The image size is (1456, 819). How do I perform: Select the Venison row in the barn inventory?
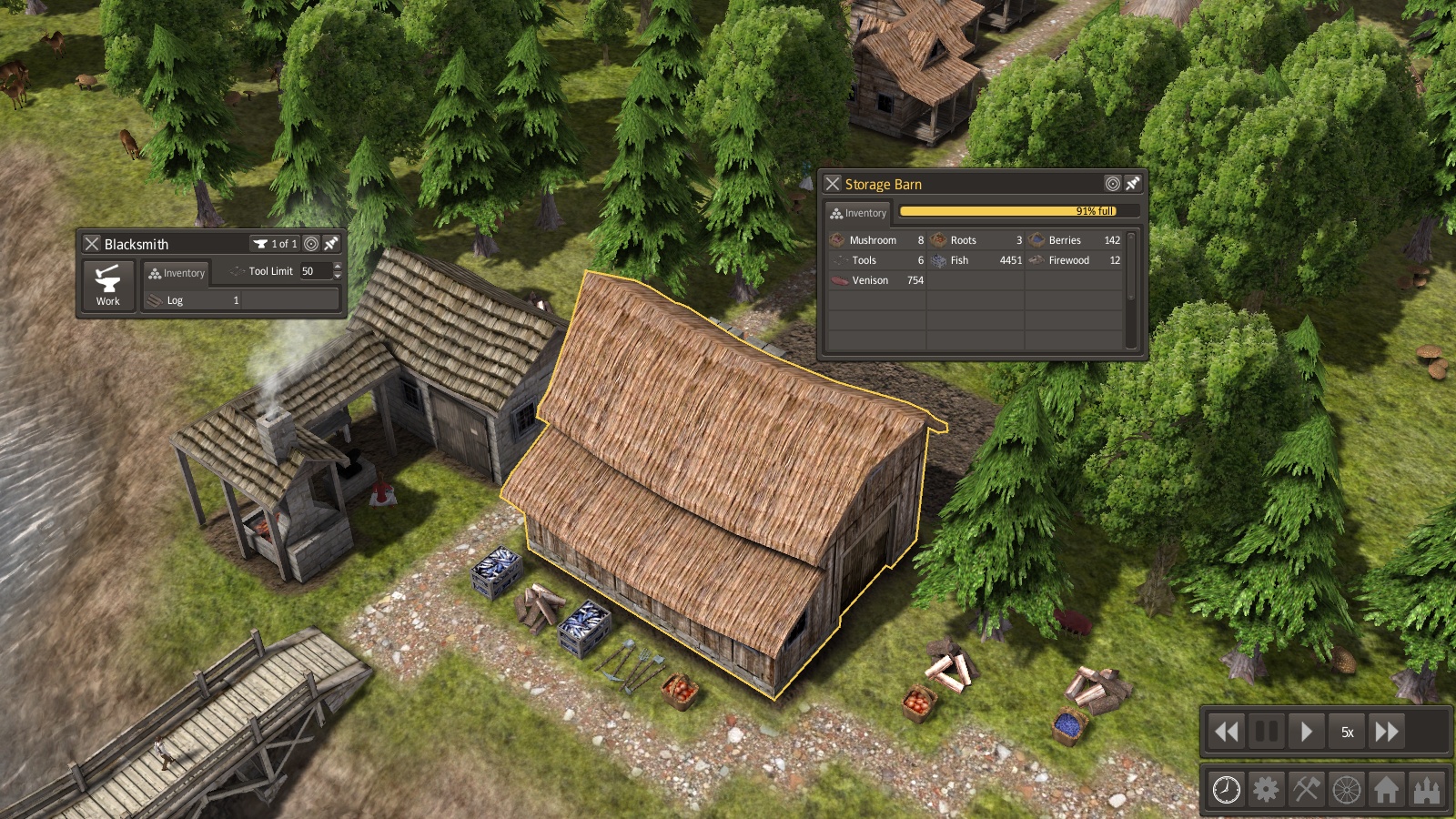click(876, 280)
